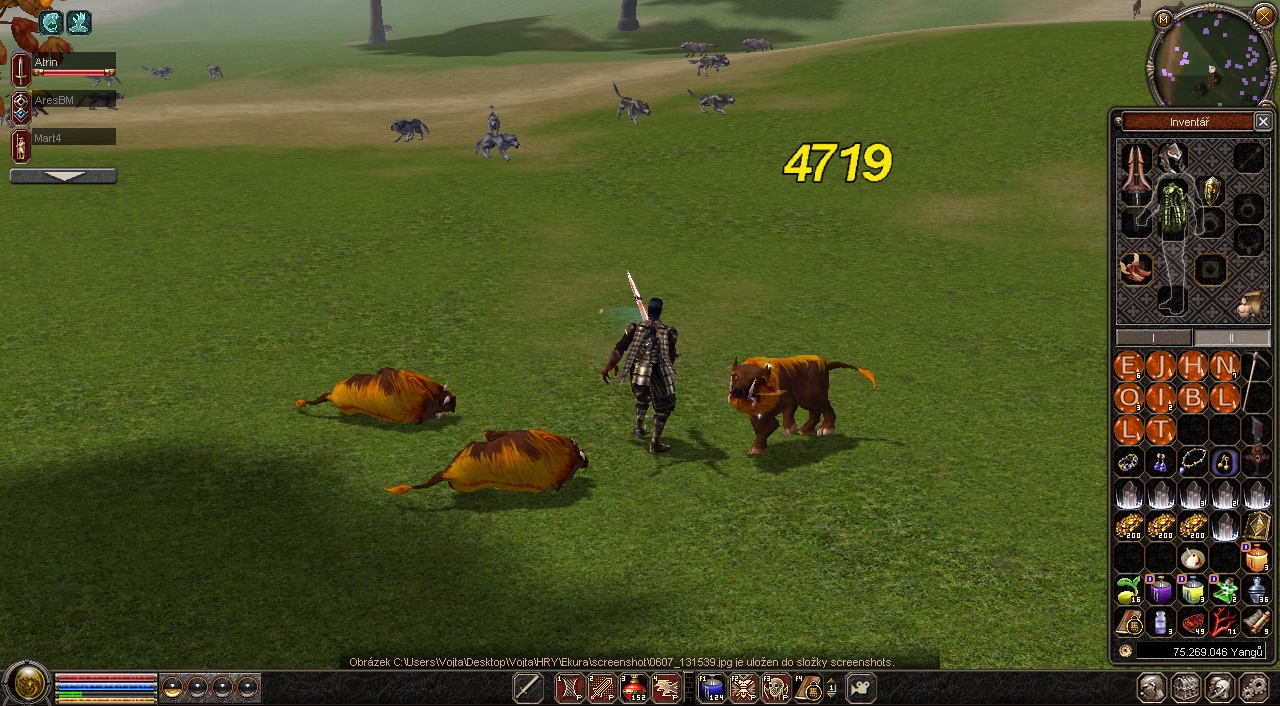This screenshot has width=1280, height=706.
Task: Select party member Mart4
Action: point(73,138)
